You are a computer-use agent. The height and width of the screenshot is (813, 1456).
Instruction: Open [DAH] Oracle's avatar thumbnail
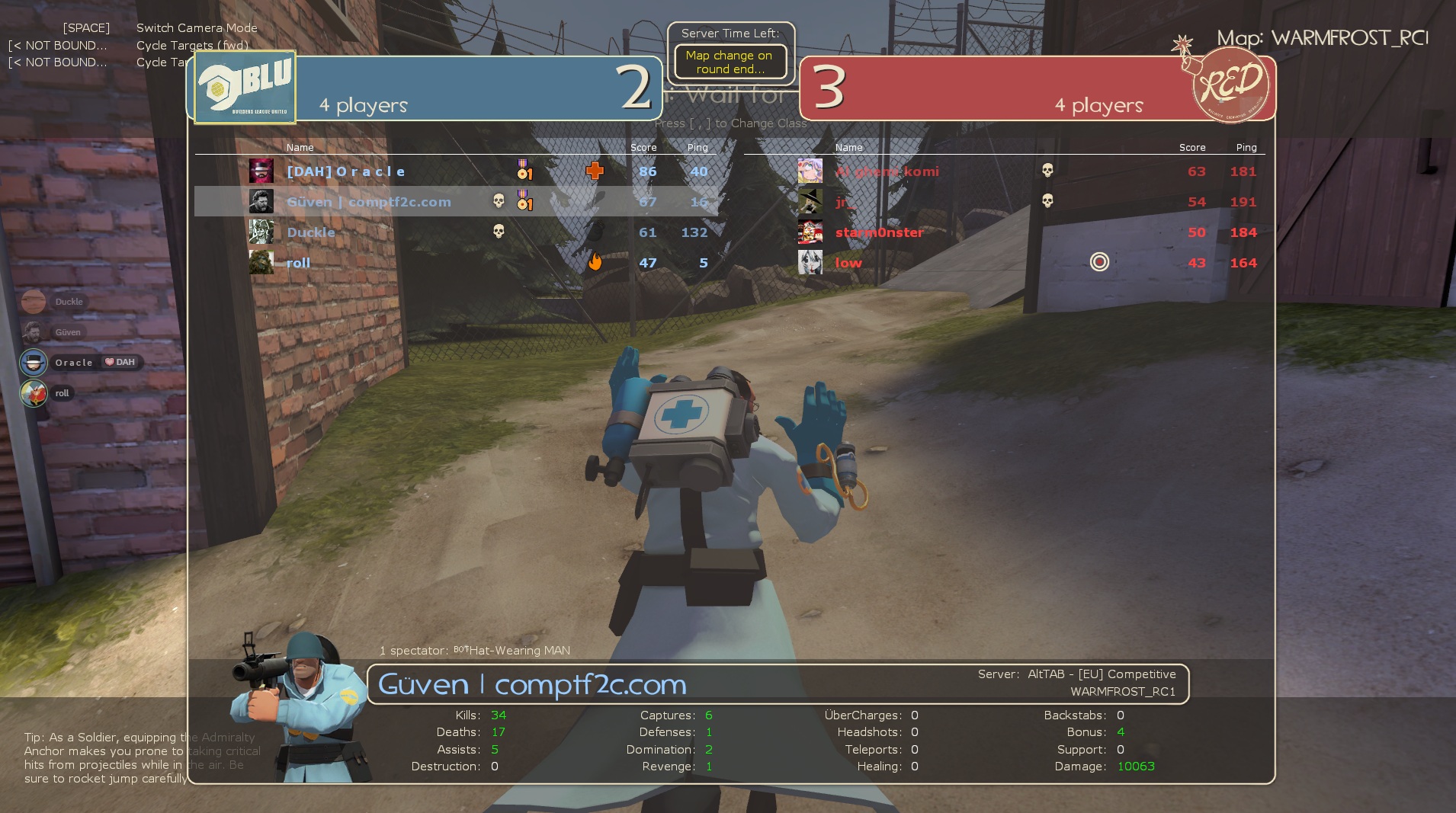pyautogui.click(x=261, y=171)
